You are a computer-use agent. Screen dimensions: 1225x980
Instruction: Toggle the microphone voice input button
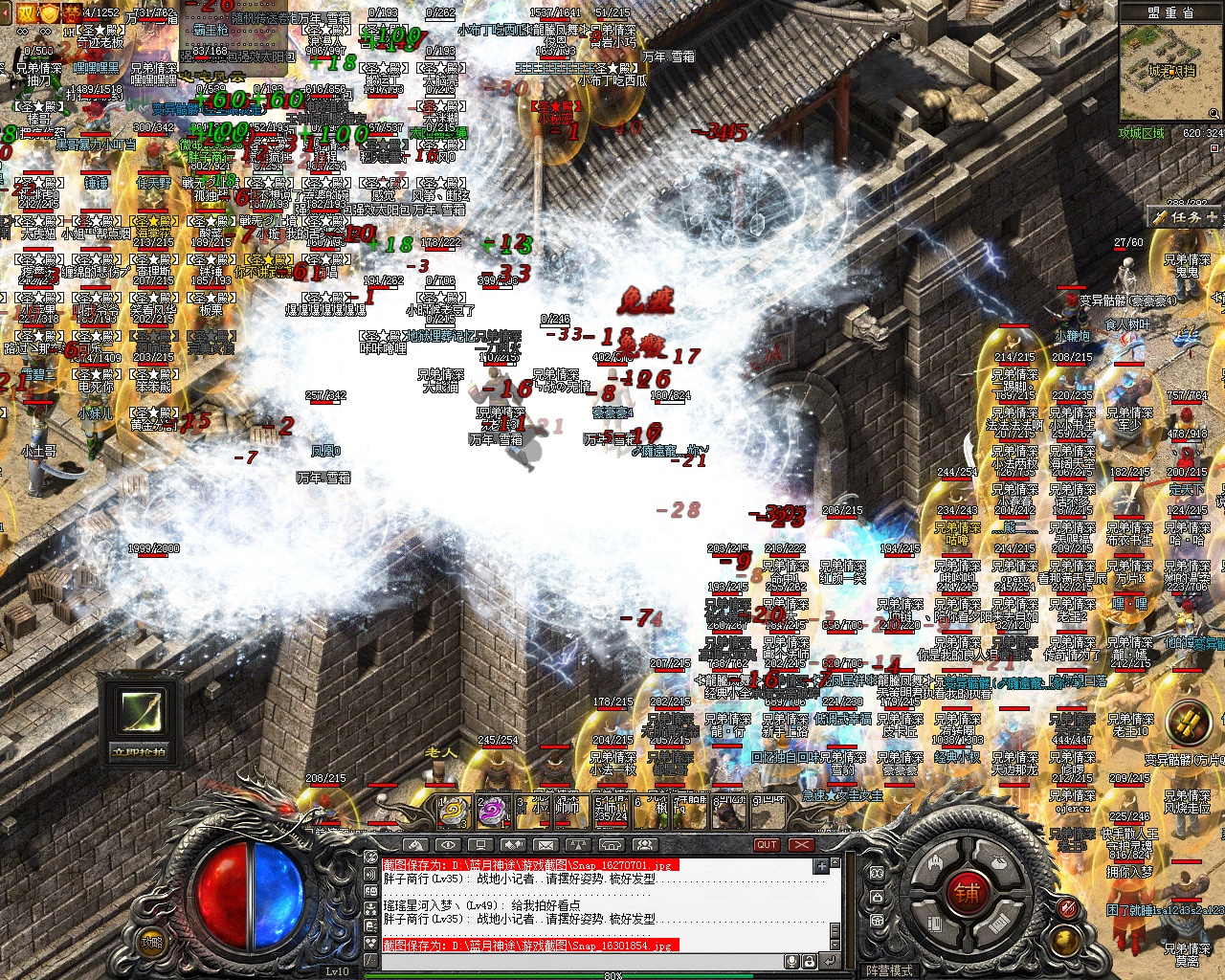791,961
